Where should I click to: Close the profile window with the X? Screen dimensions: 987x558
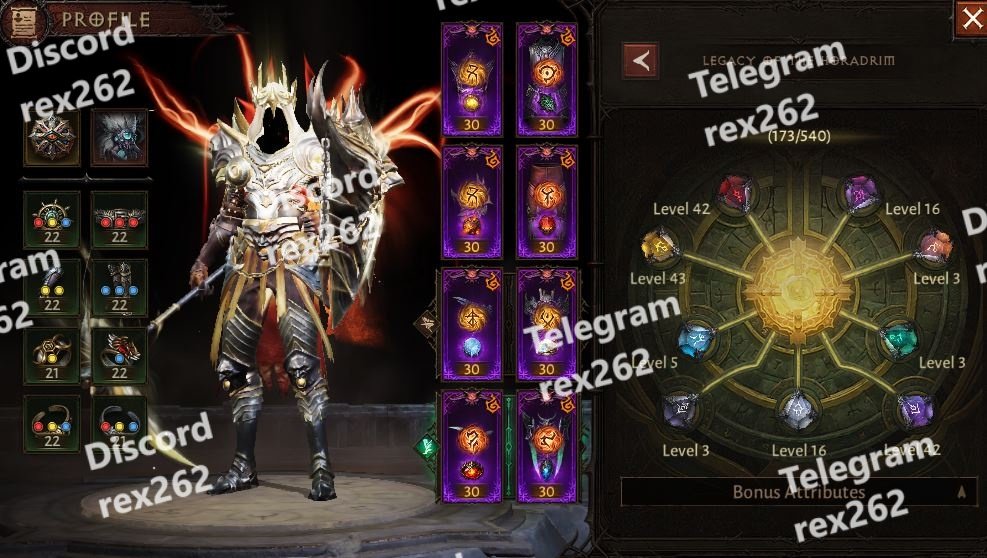pyautogui.click(x=970, y=18)
